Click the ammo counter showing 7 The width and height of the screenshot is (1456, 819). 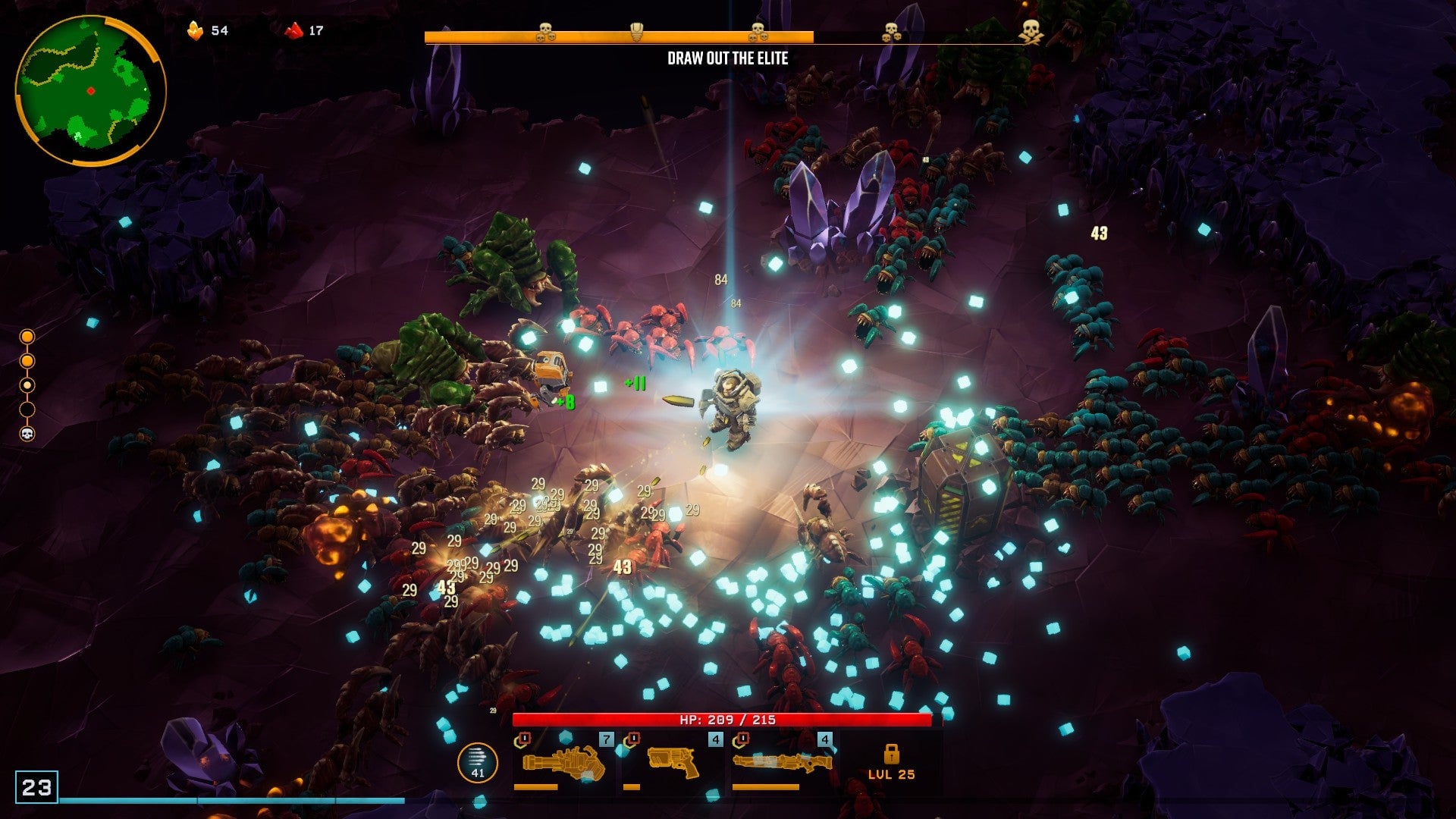point(604,738)
